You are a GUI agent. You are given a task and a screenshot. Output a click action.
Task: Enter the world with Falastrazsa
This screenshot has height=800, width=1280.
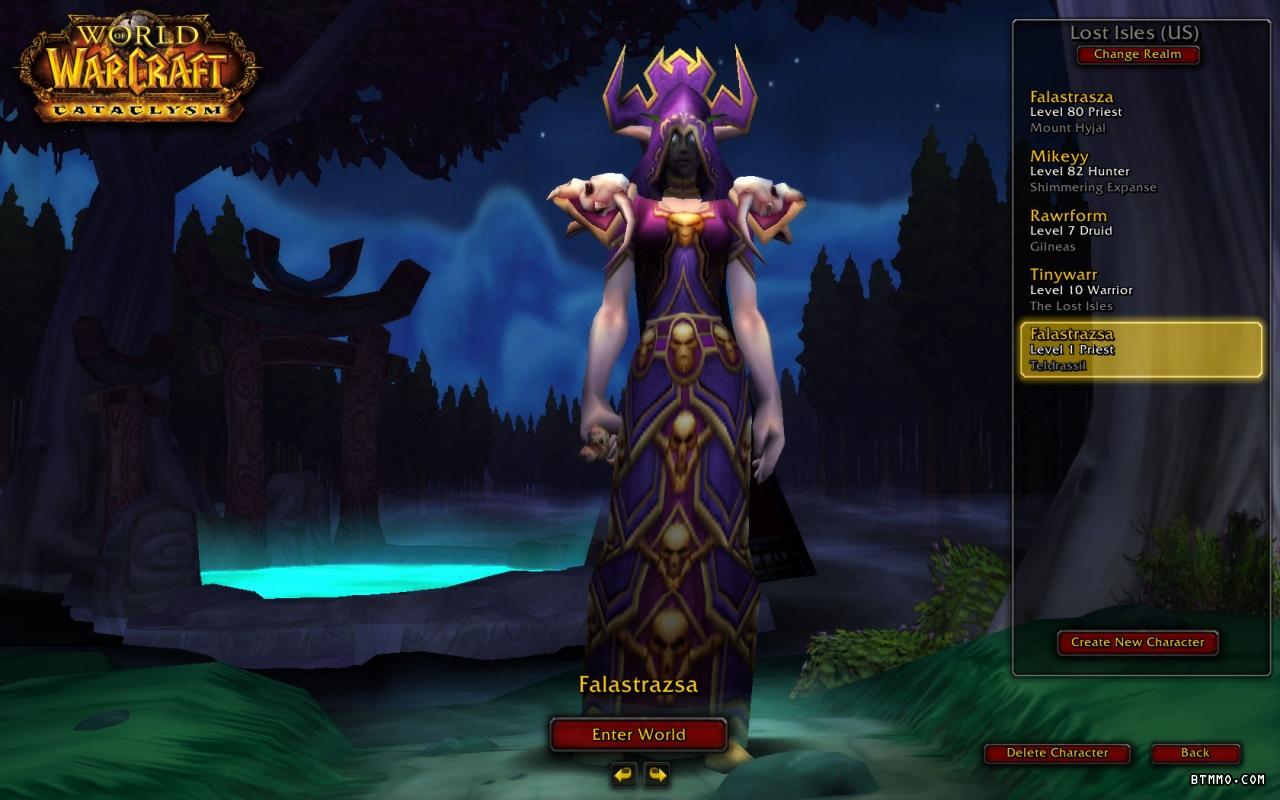pyautogui.click(x=638, y=734)
